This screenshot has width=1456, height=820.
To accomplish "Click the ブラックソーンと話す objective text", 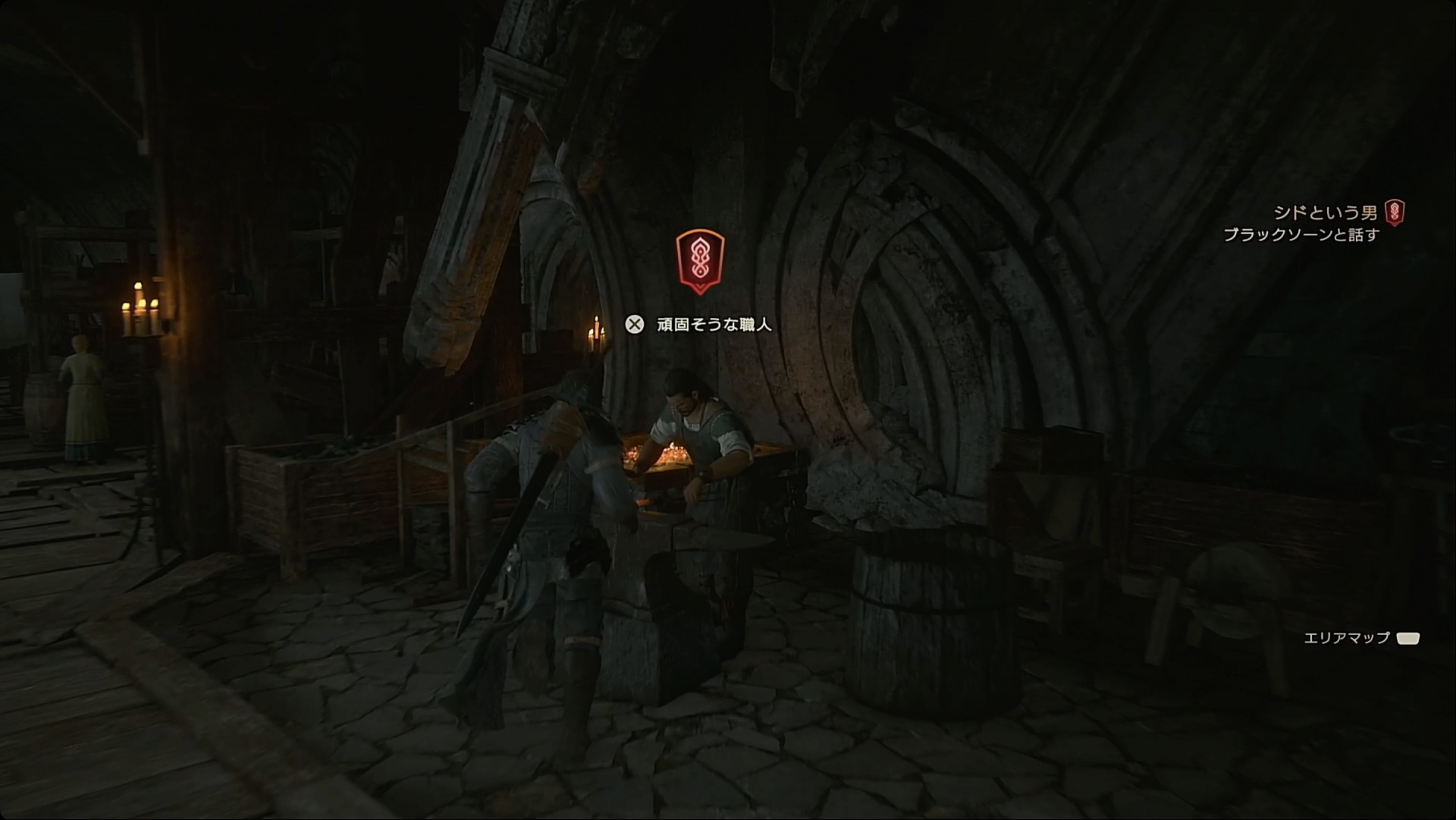I will (x=1301, y=235).
